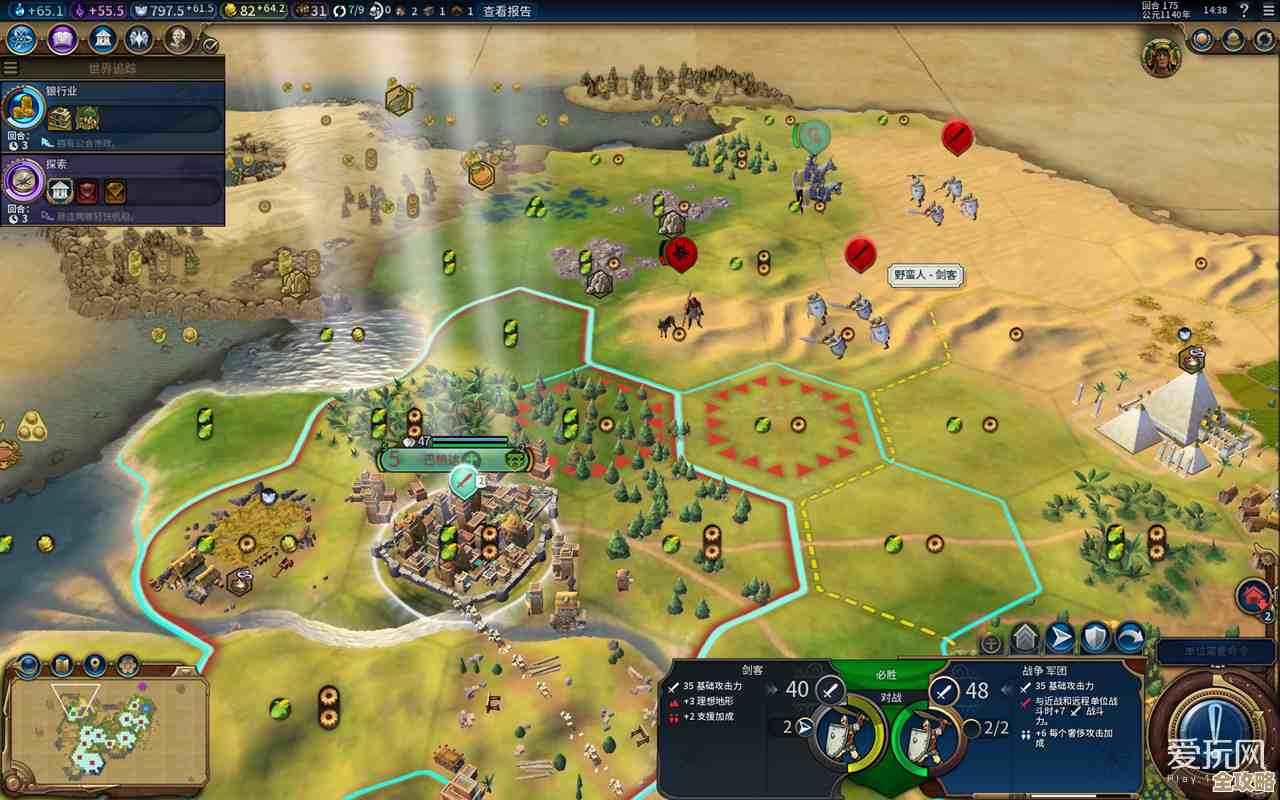
Task: Click the leader portrait in the diplomacy ribbon
Action: click(x=1161, y=57)
